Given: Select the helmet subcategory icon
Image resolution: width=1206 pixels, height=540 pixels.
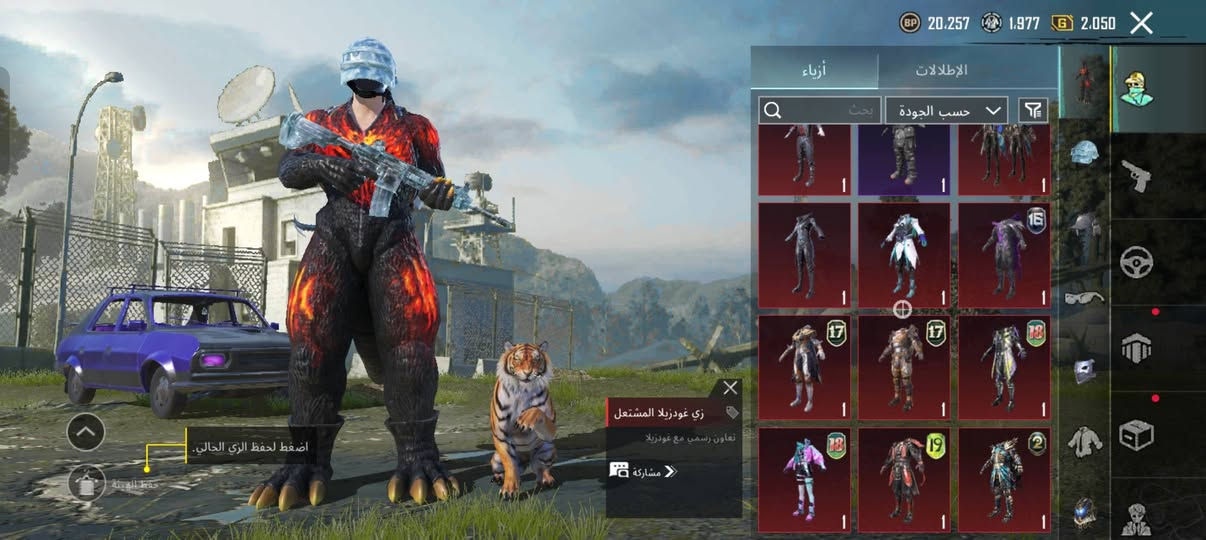Looking at the screenshot, I should coord(1084,152).
